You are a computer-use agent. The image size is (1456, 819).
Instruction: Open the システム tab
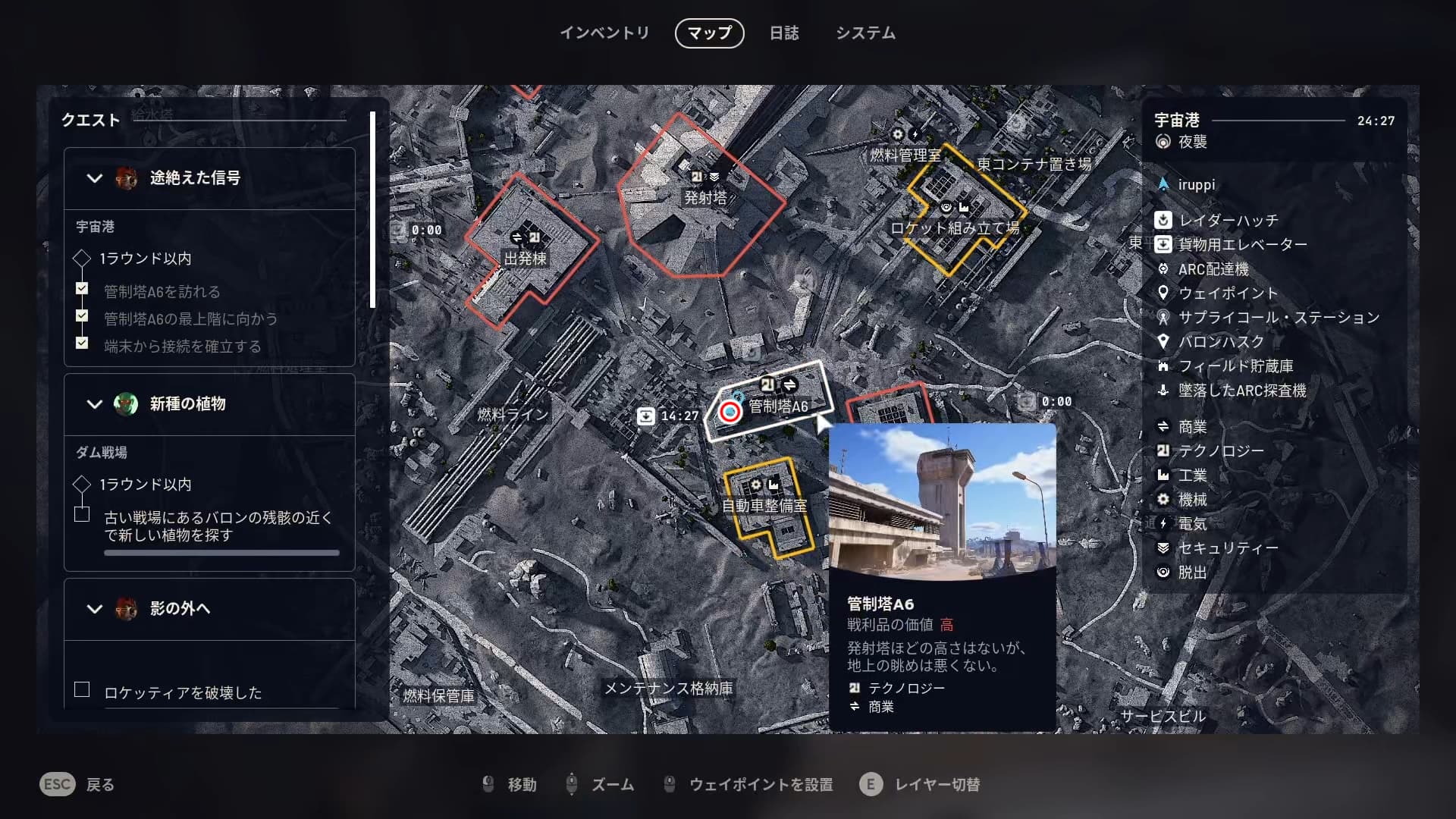(865, 33)
